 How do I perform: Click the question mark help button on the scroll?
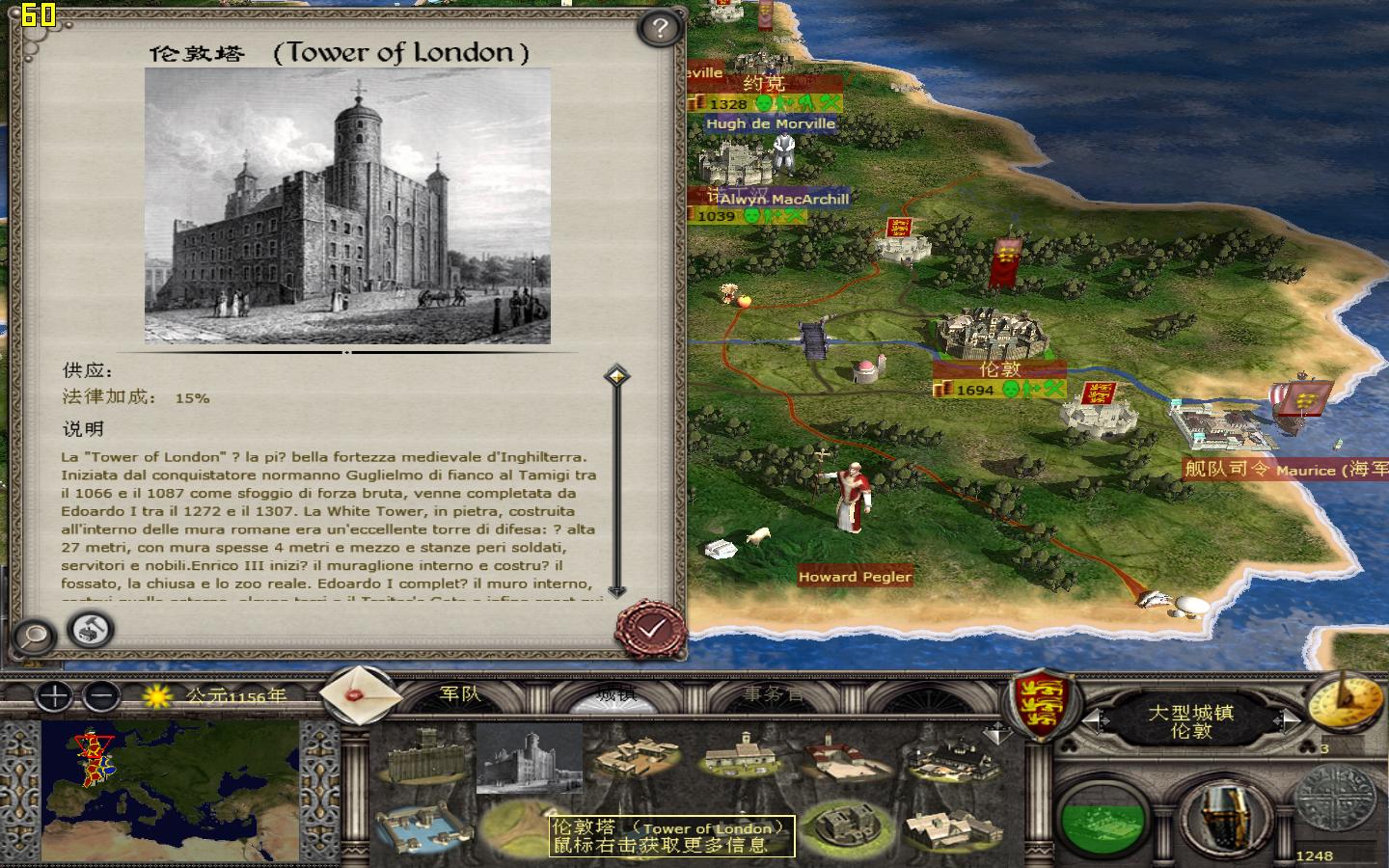[658, 26]
